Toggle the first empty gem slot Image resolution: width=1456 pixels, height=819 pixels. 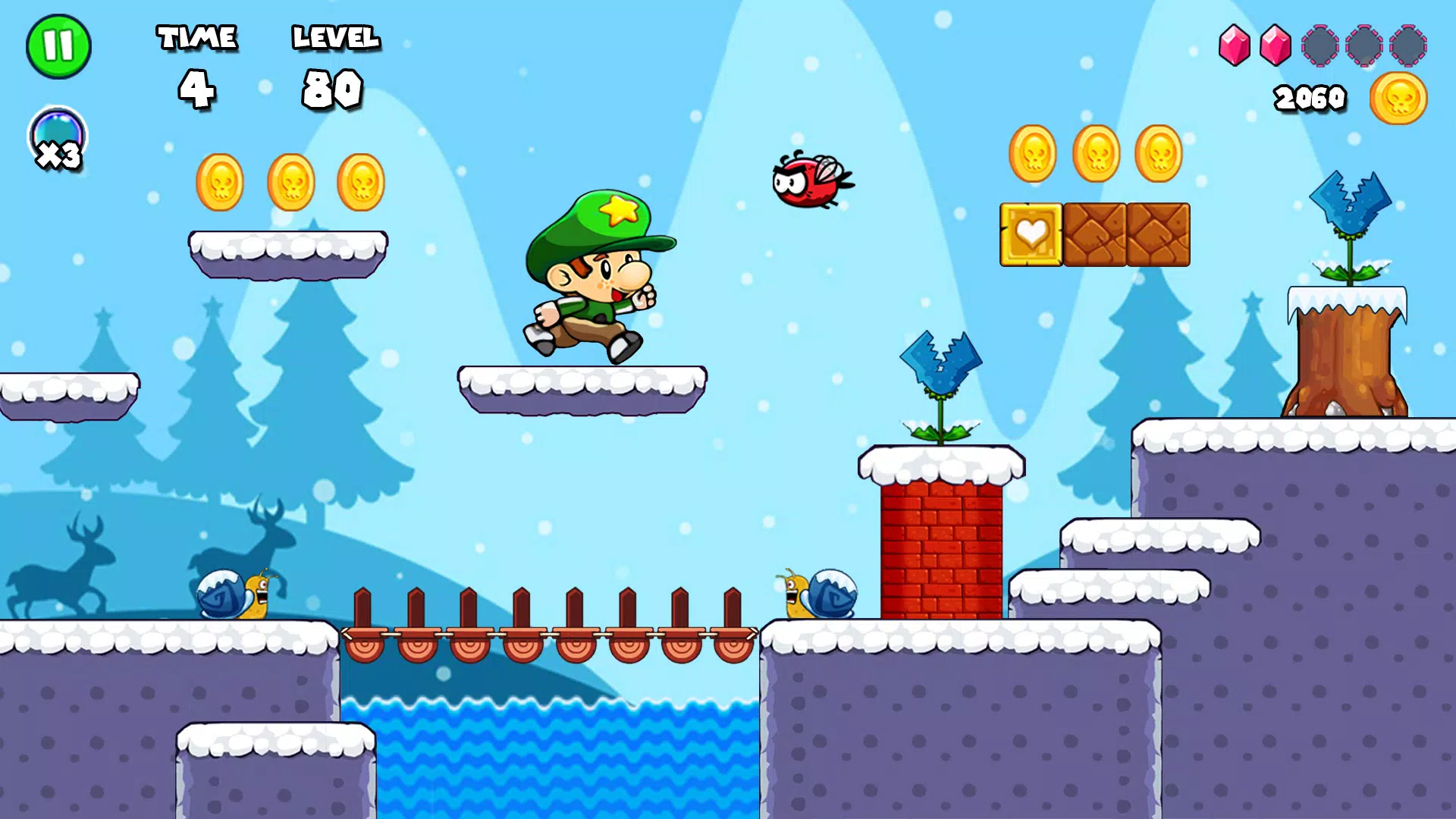pyautogui.click(x=1319, y=44)
